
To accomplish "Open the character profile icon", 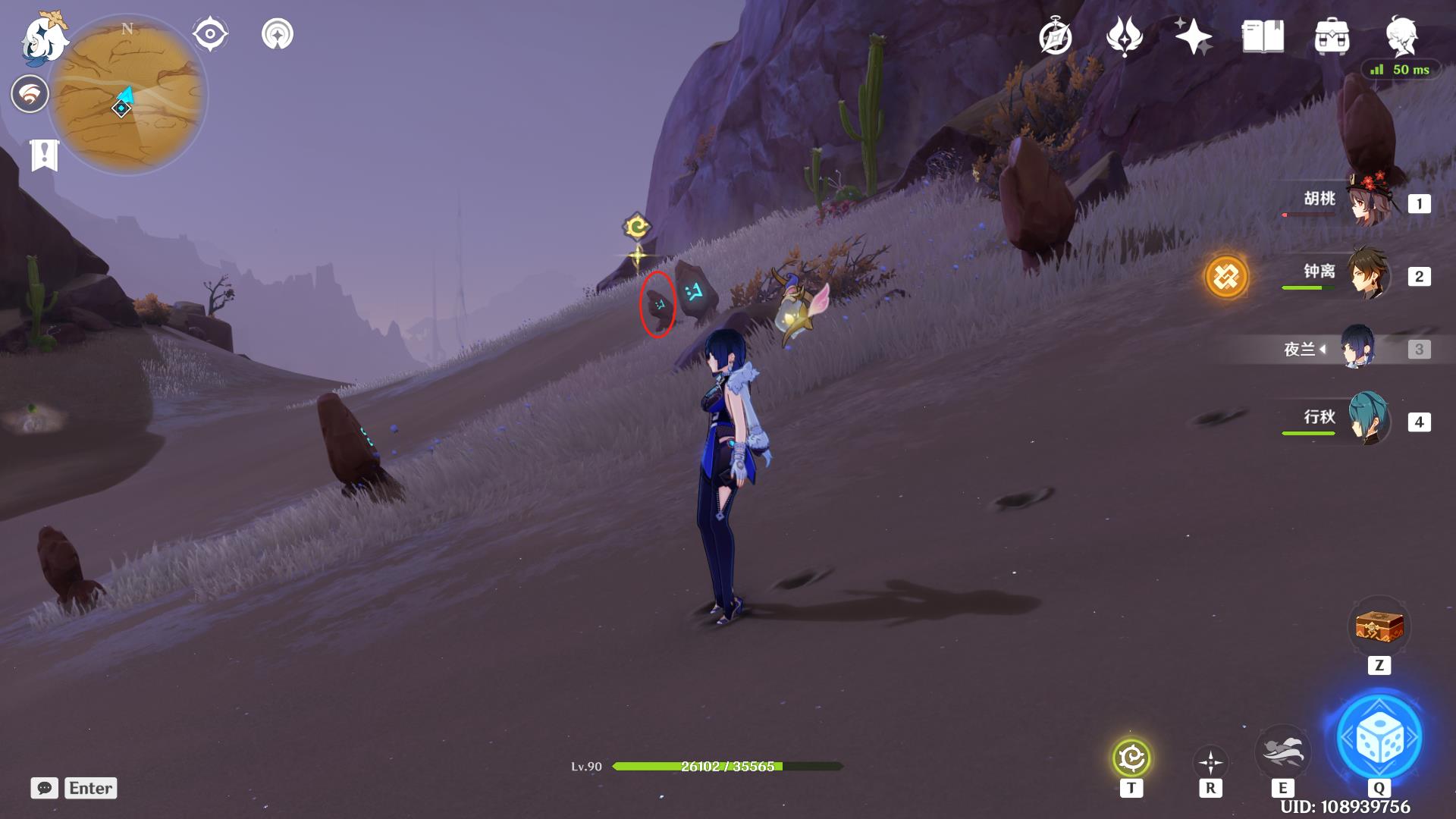I will [x=1401, y=37].
